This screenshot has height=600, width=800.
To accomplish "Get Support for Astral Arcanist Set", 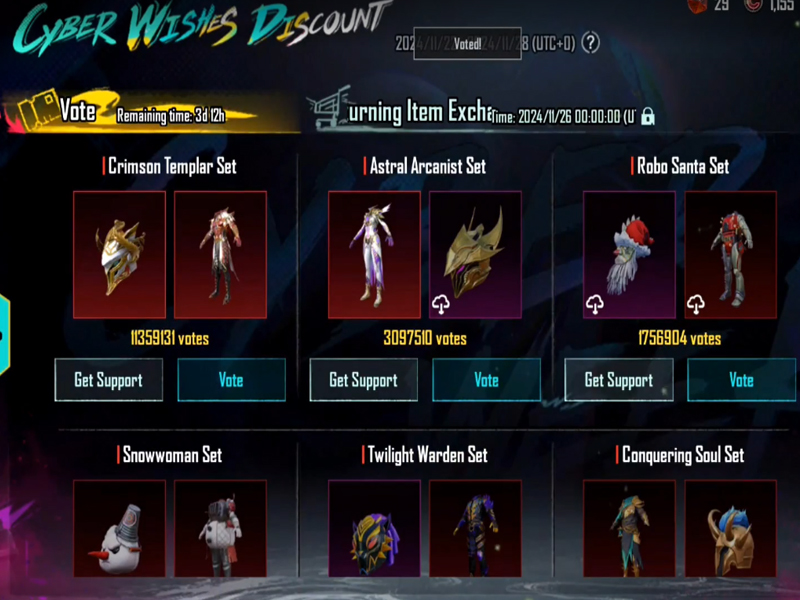I will point(363,380).
